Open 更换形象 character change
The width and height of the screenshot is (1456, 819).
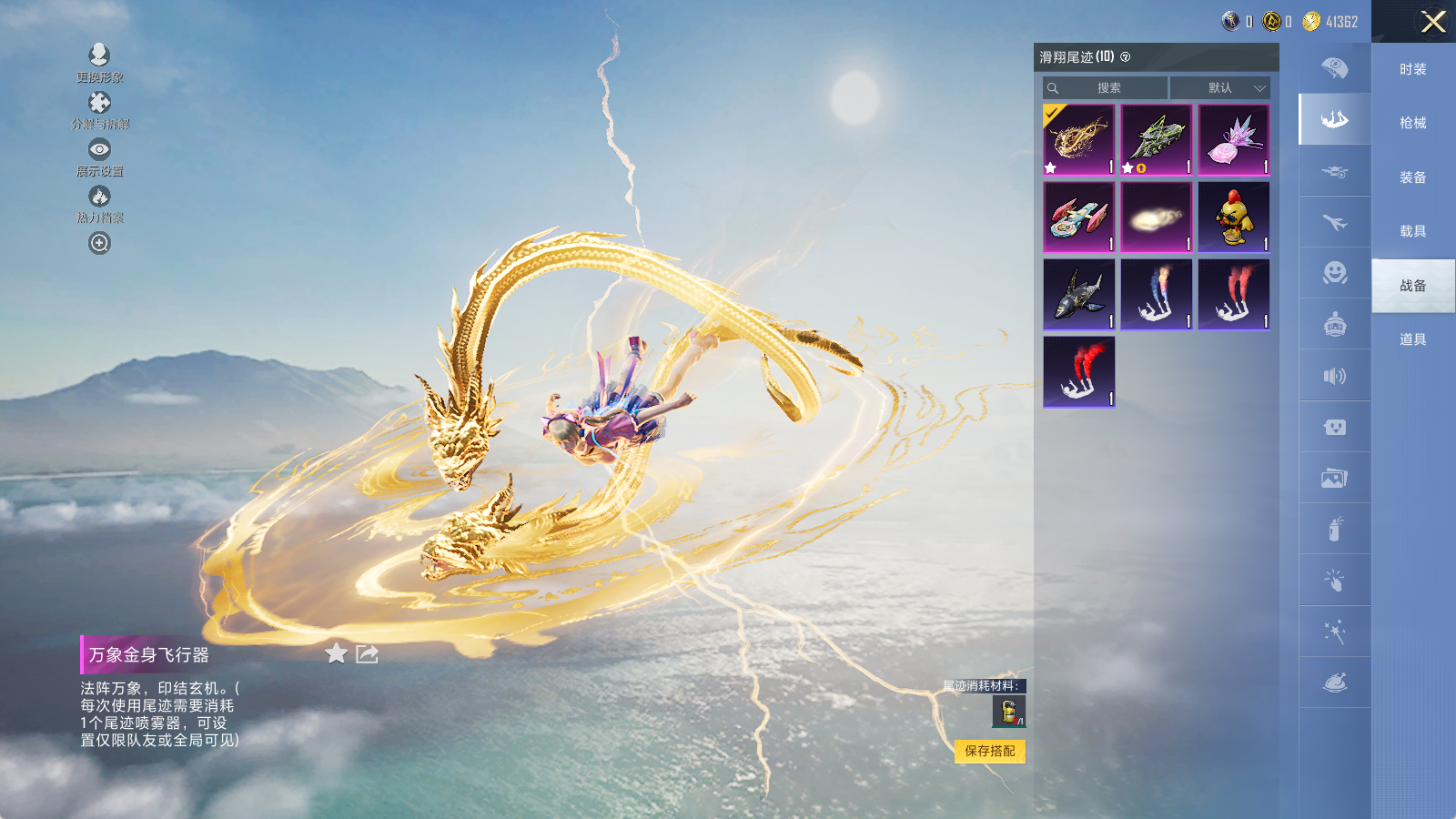99,56
